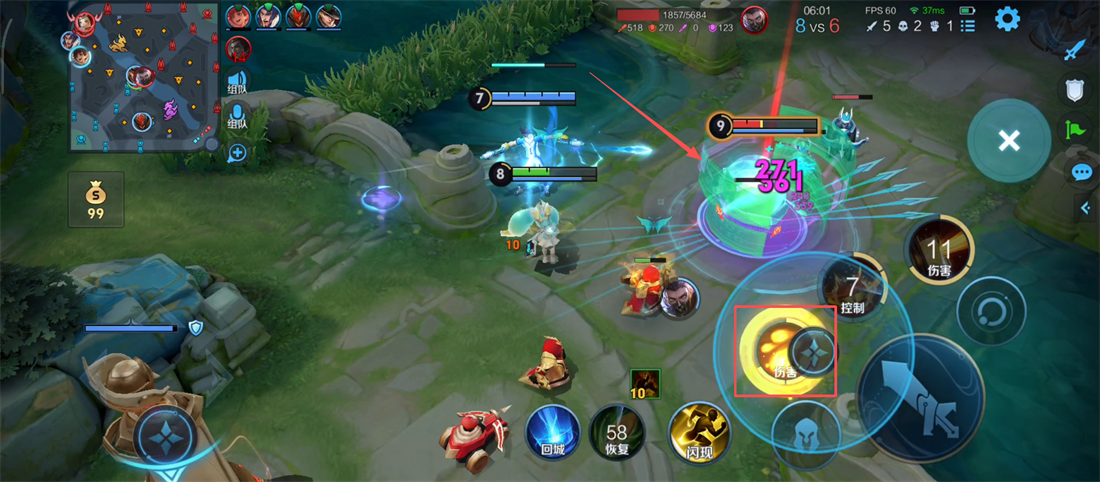Toggle the 组队 team microphone
Viewport: 1100px width, 482px height.
pos(237,116)
